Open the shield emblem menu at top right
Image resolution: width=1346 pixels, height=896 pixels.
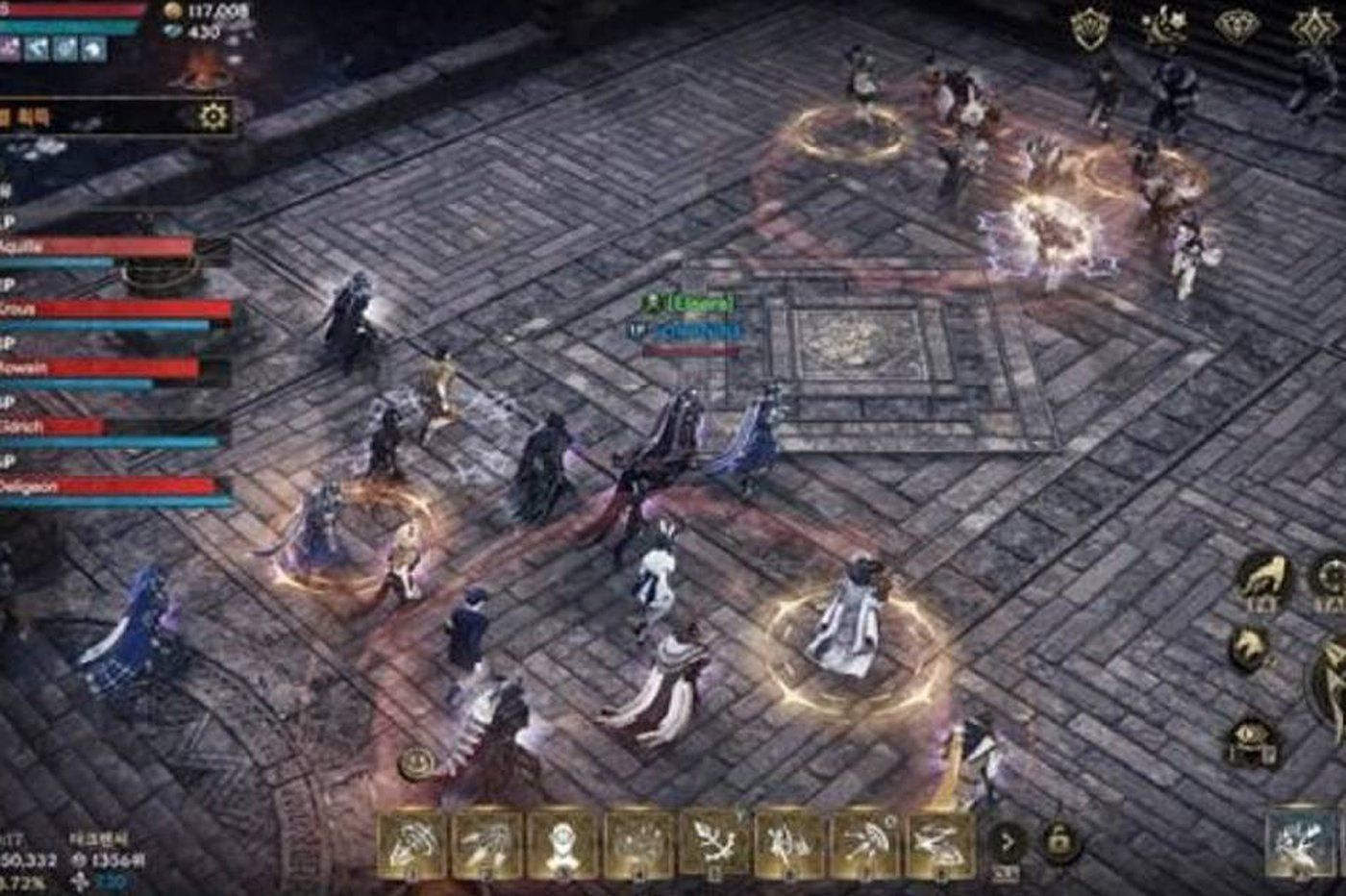click(1088, 24)
